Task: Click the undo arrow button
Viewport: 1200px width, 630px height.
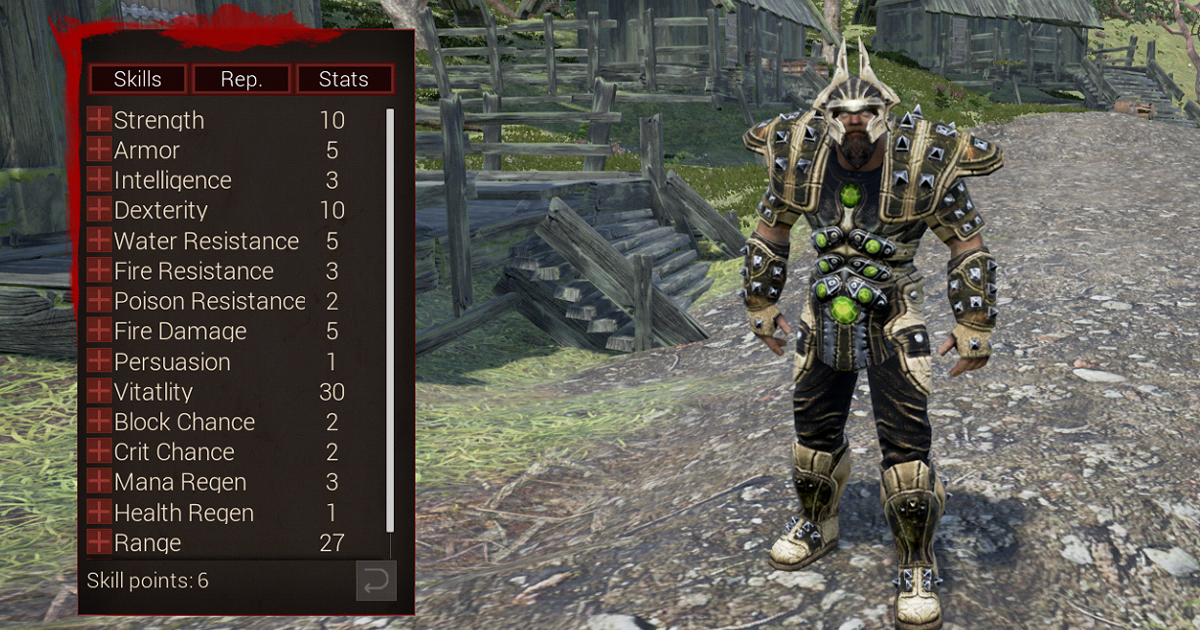Action: [376, 581]
